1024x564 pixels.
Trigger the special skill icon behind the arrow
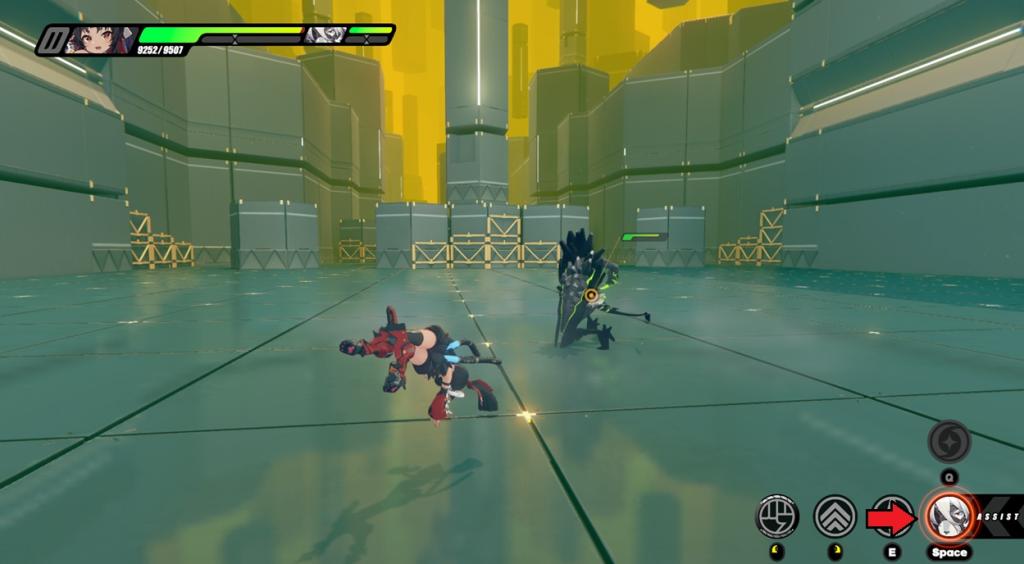[891, 516]
